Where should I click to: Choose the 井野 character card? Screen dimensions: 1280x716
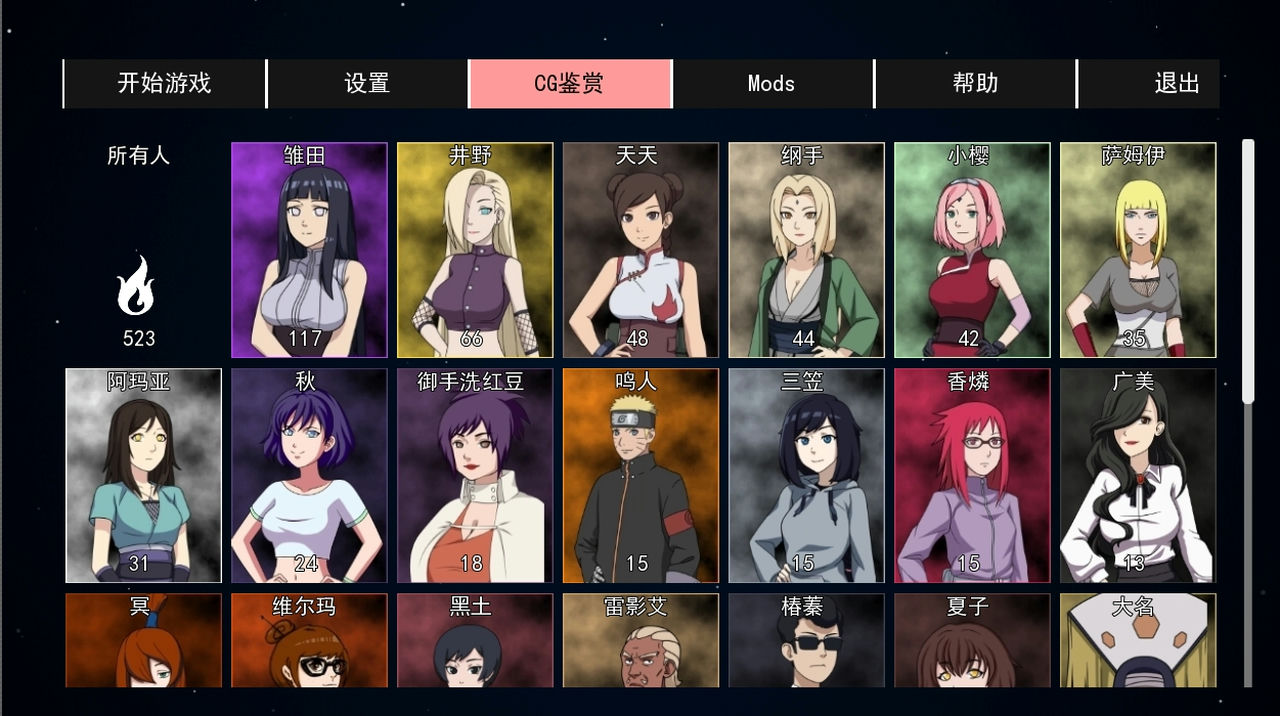click(x=475, y=250)
